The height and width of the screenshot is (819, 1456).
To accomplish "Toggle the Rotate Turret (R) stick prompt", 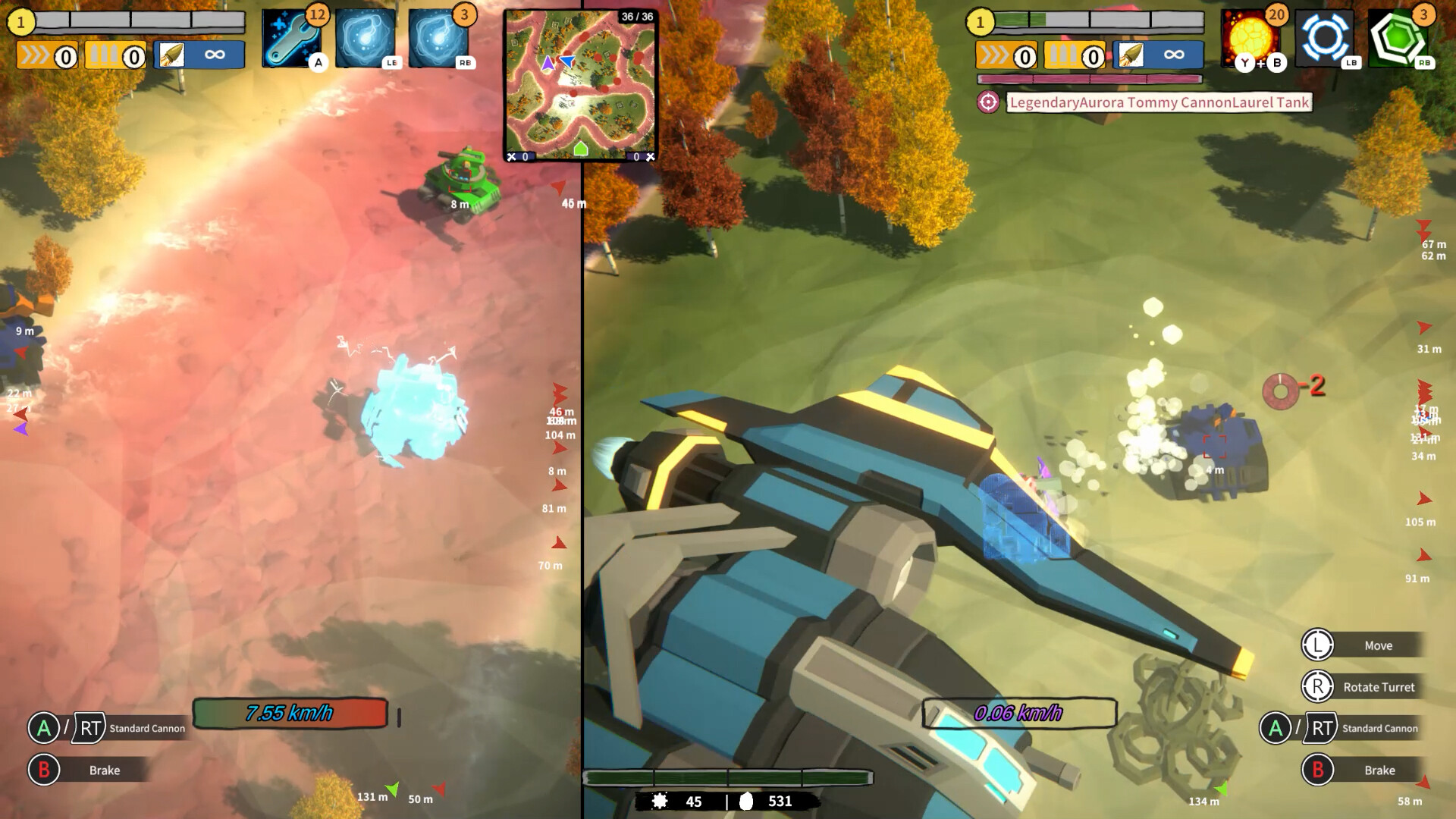I will coord(1317,686).
